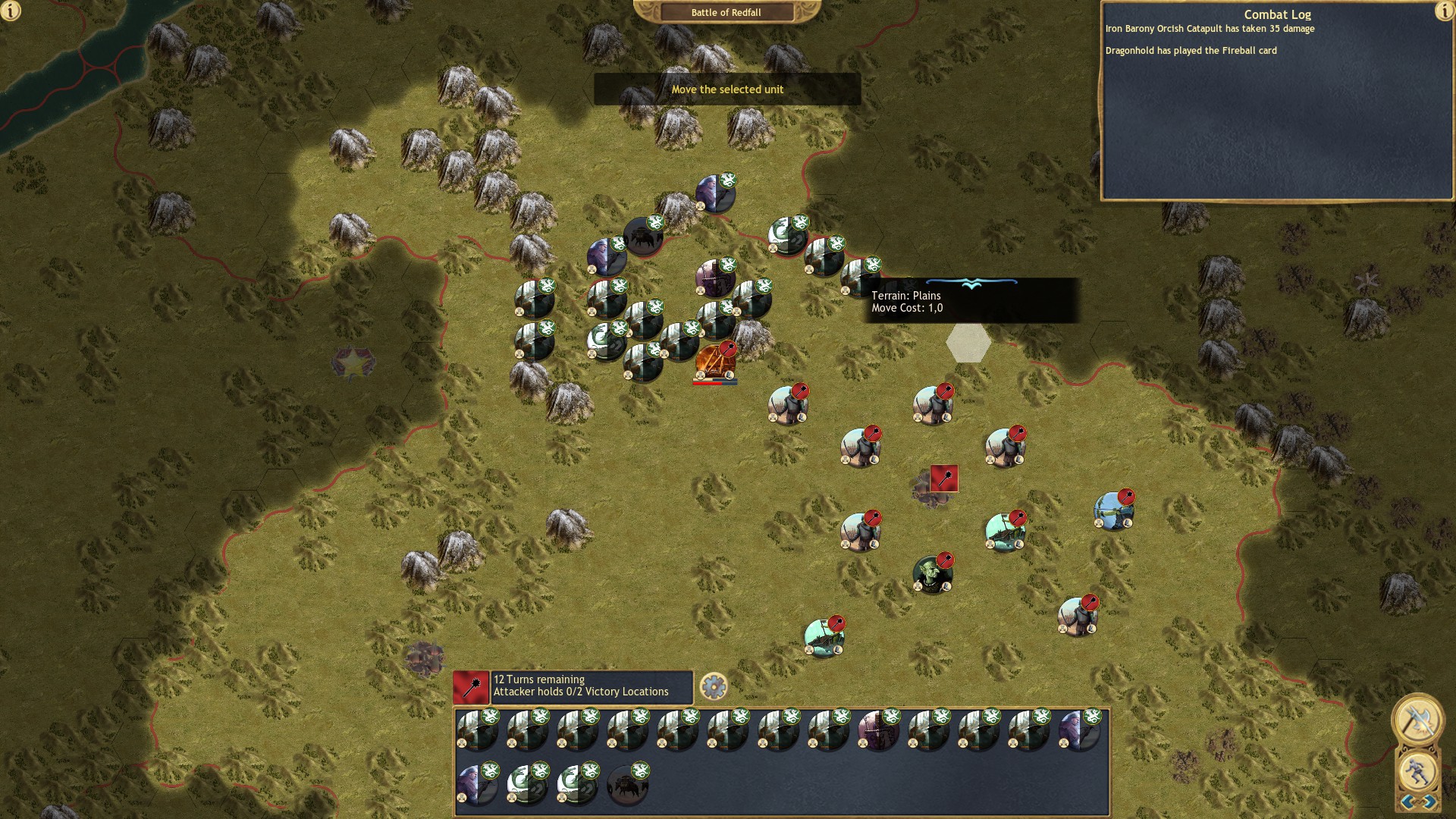
Task: Click the red mace faction flag icon
Action: click(471, 687)
